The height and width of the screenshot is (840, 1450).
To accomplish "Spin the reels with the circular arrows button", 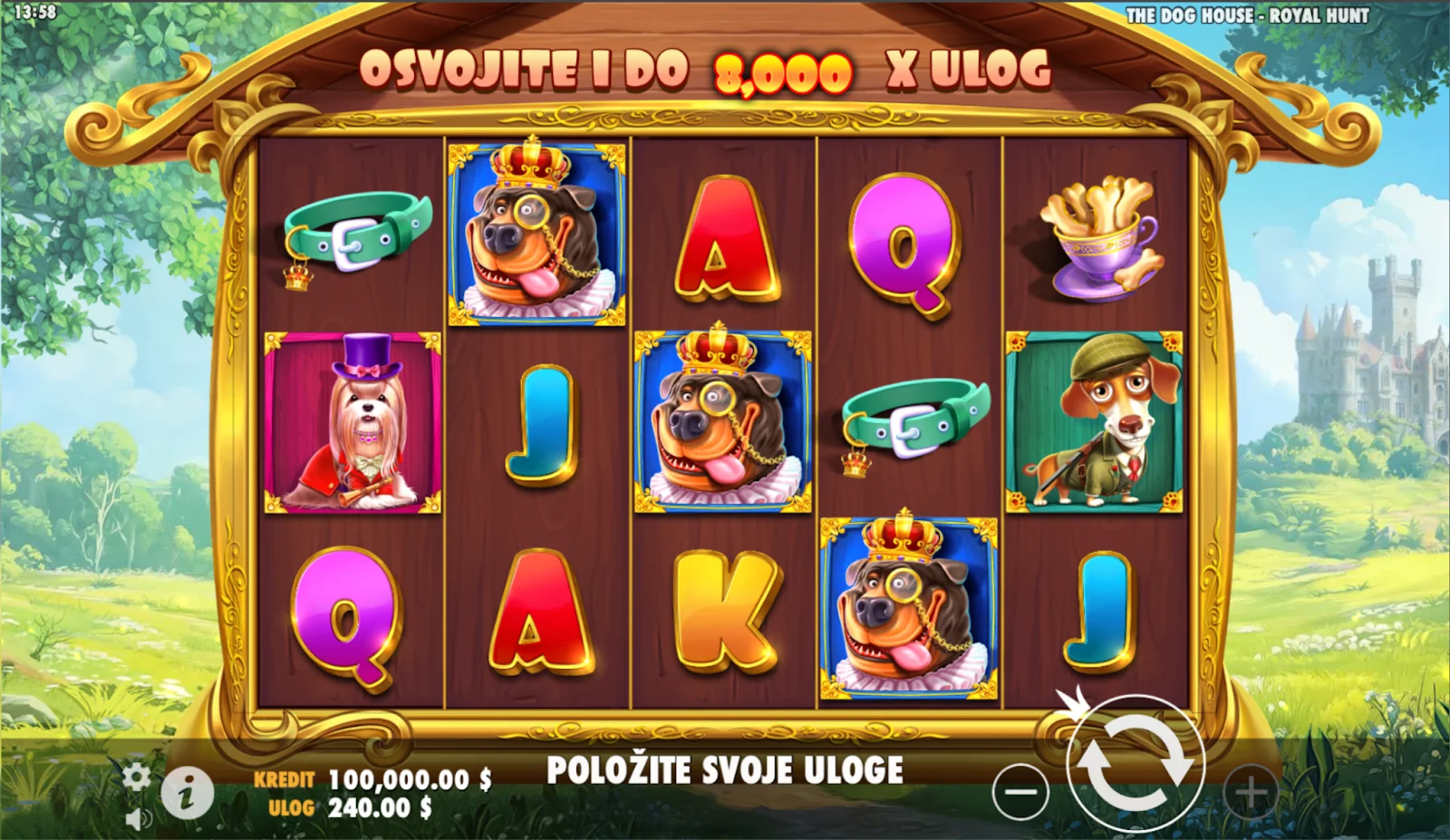I will click(x=1136, y=765).
